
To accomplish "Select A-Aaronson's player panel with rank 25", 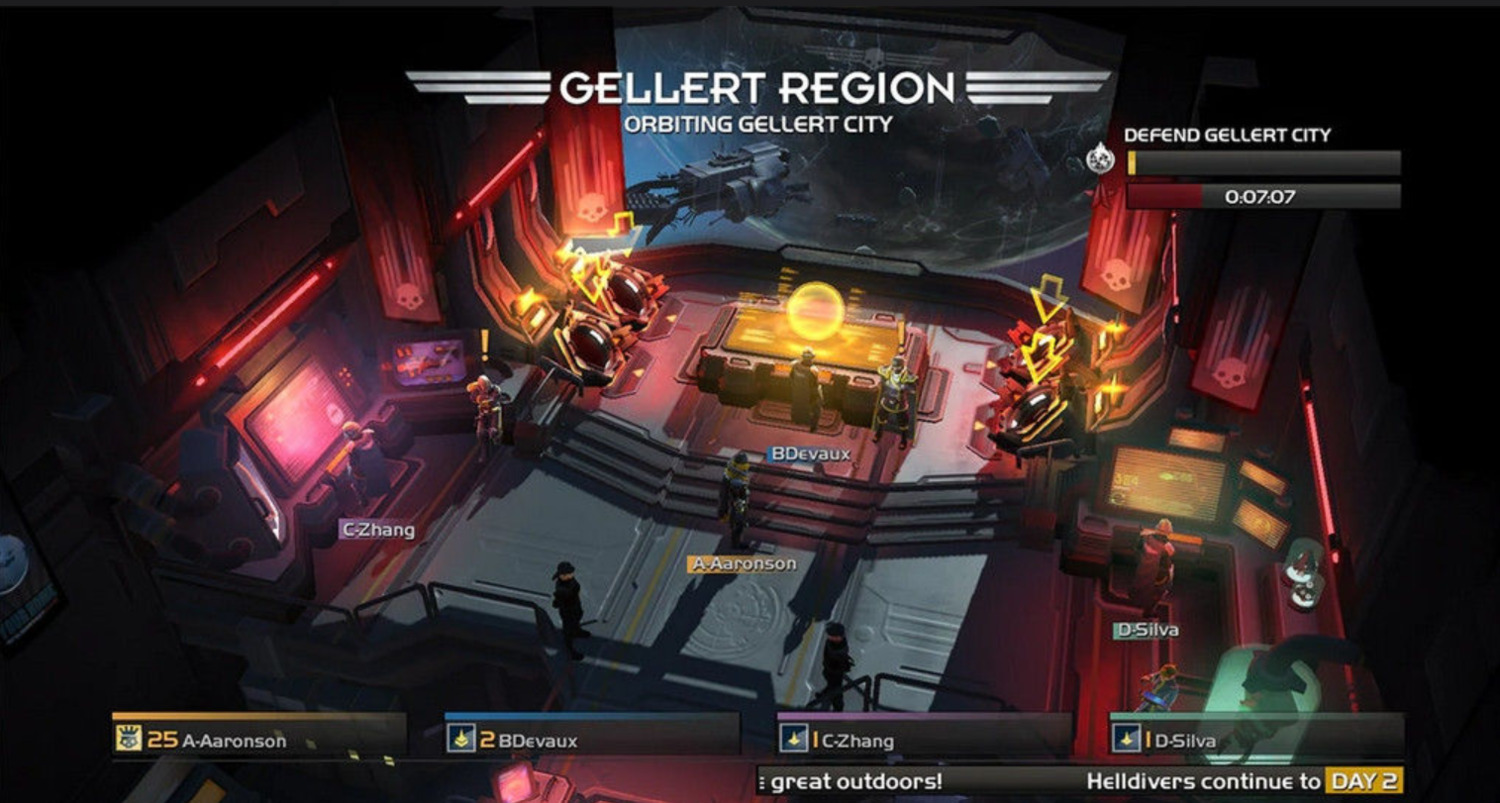I will 259,740.
